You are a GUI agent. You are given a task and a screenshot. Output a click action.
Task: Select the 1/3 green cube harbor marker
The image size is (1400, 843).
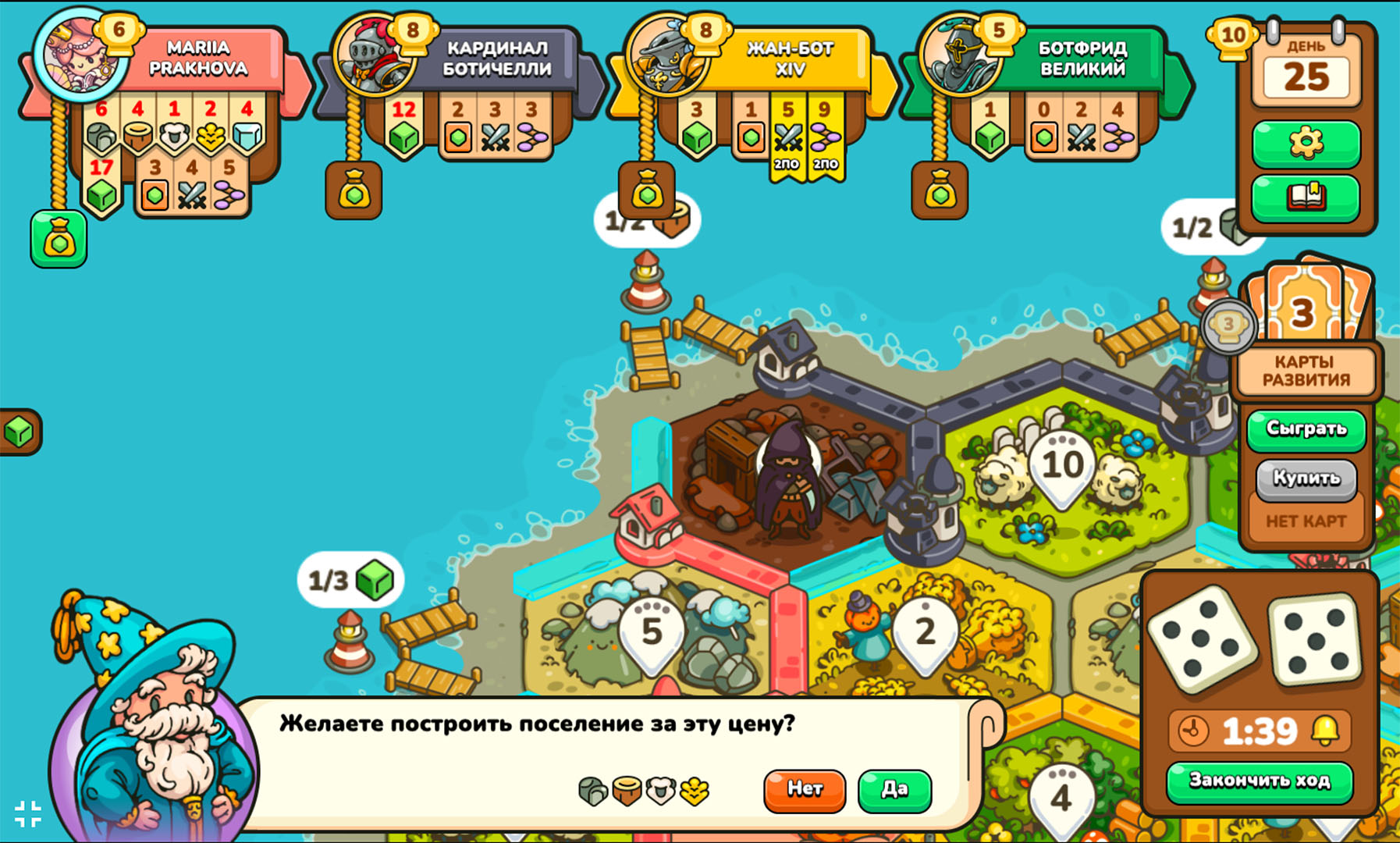(x=350, y=581)
